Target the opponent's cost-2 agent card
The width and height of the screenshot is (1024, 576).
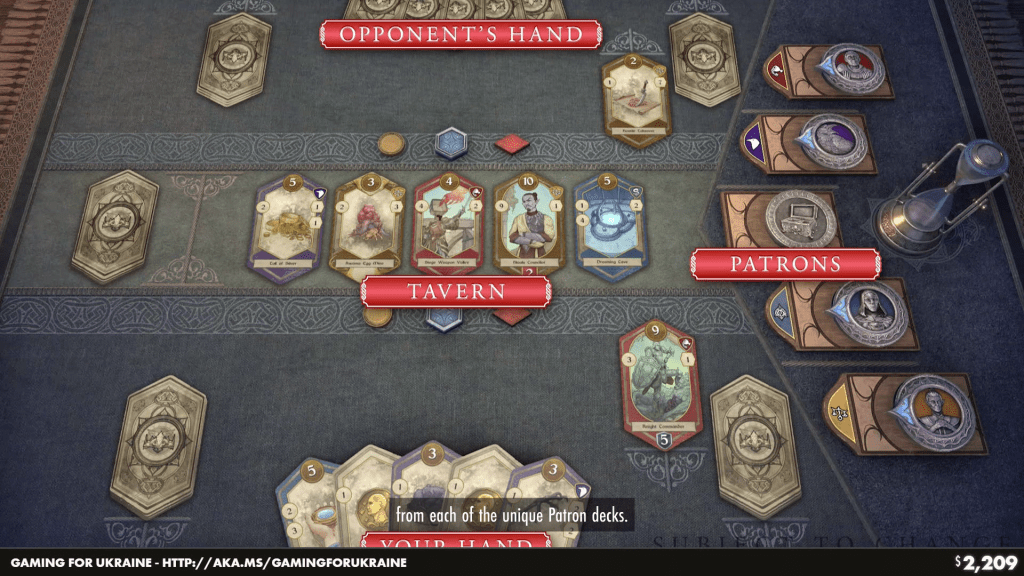pyautogui.click(x=636, y=100)
